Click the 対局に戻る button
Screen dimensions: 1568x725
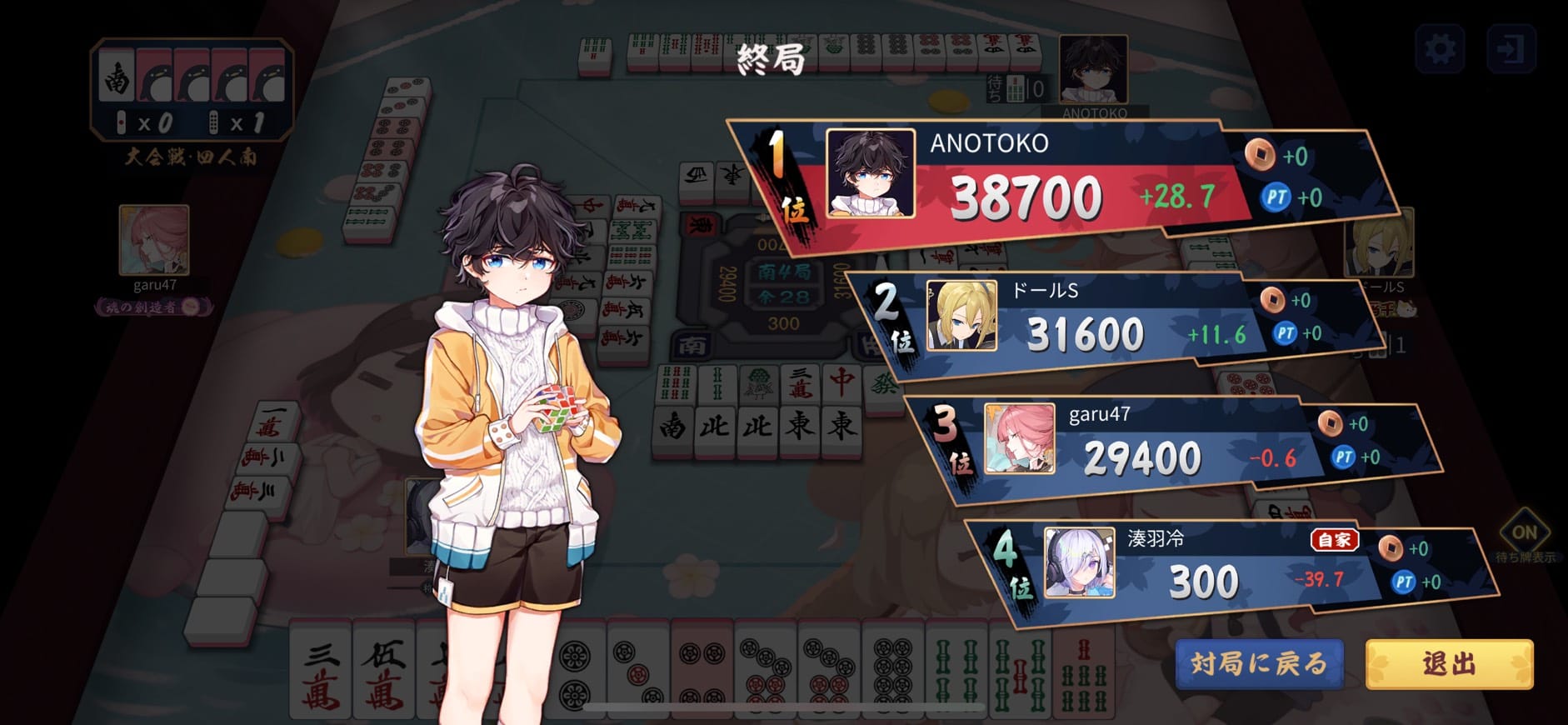pyautogui.click(x=1258, y=663)
